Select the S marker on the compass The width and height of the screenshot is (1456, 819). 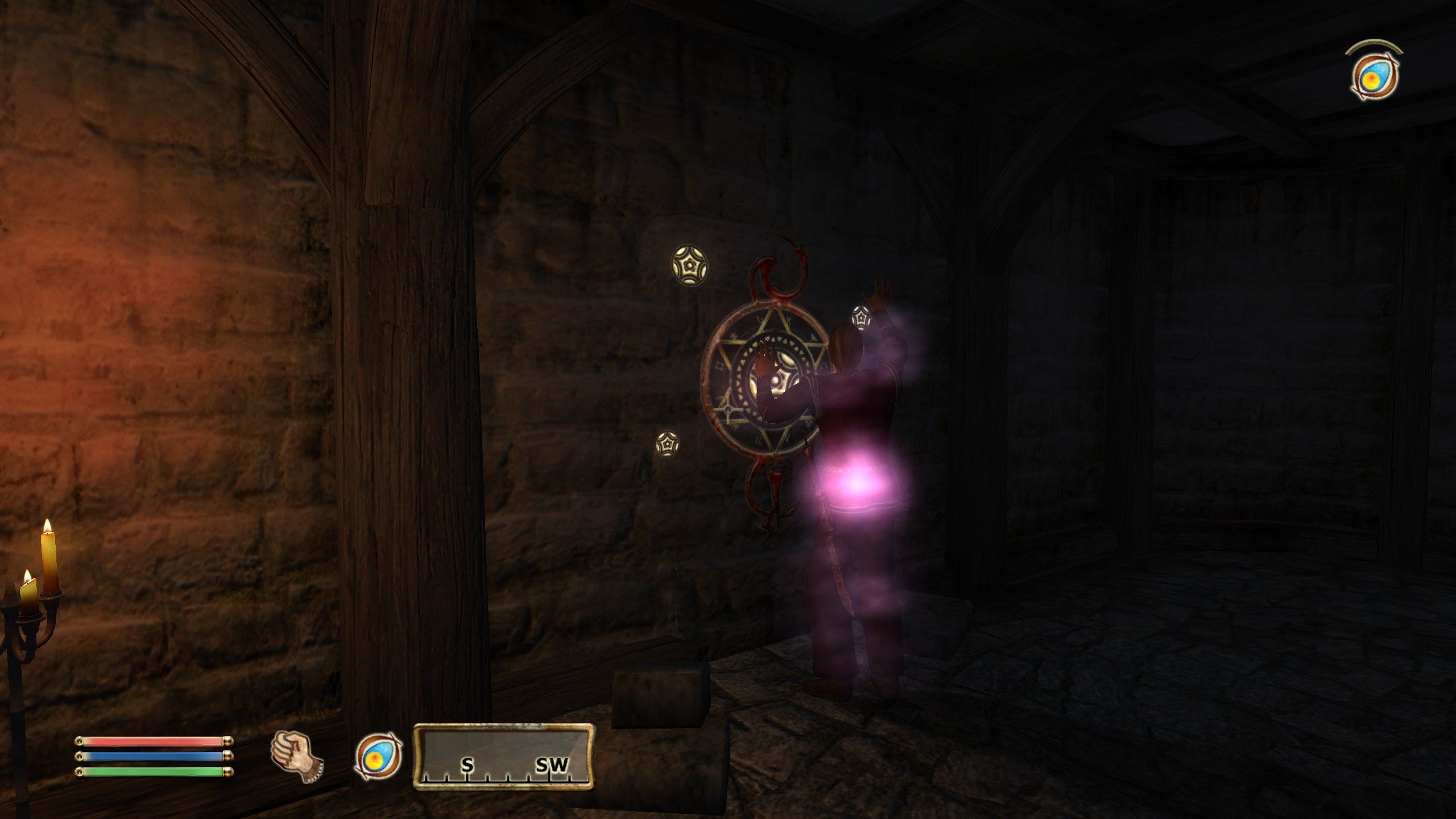[467, 765]
